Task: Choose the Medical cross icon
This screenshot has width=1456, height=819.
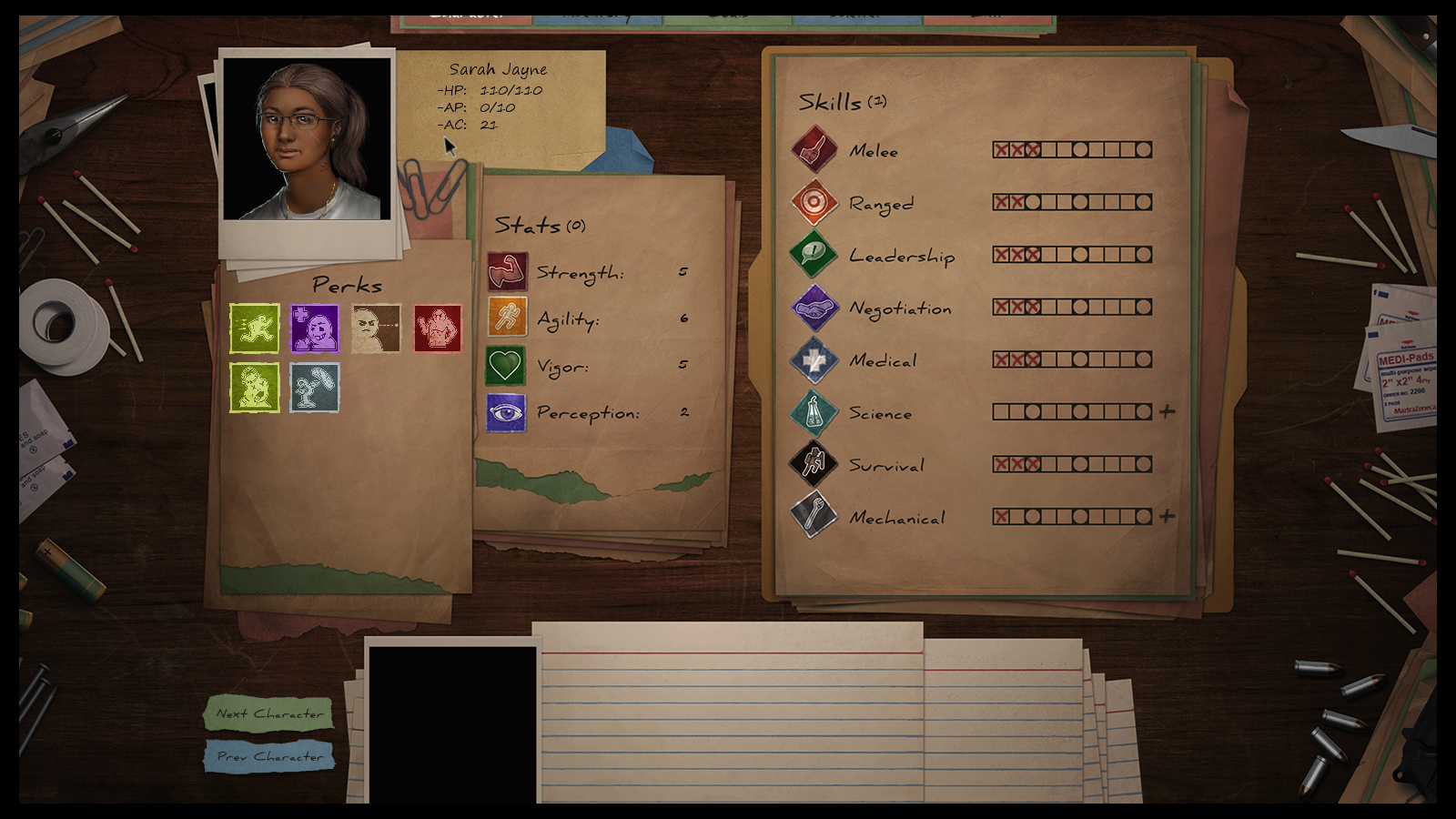Action: click(x=814, y=359)
